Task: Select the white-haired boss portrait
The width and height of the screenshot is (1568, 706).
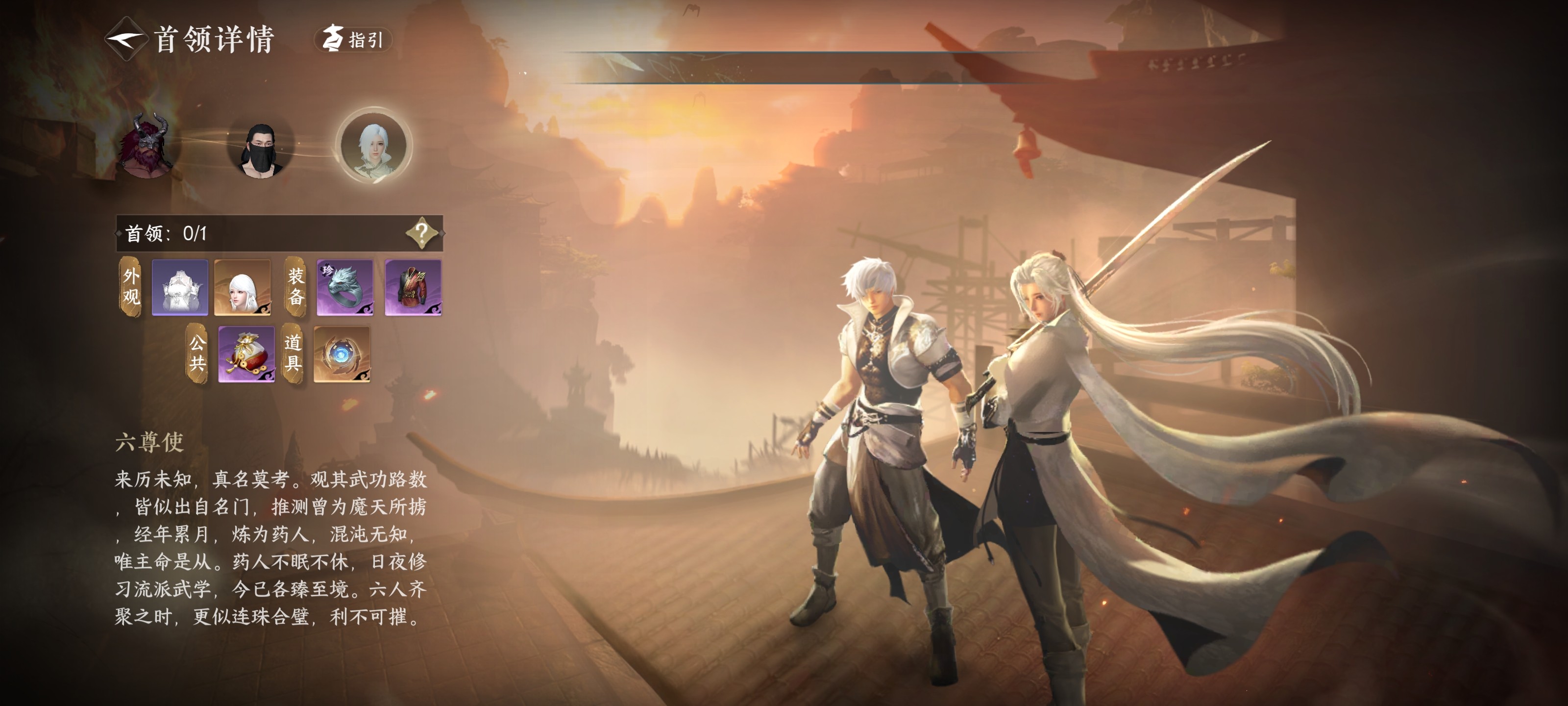Action: click(374, 146)
